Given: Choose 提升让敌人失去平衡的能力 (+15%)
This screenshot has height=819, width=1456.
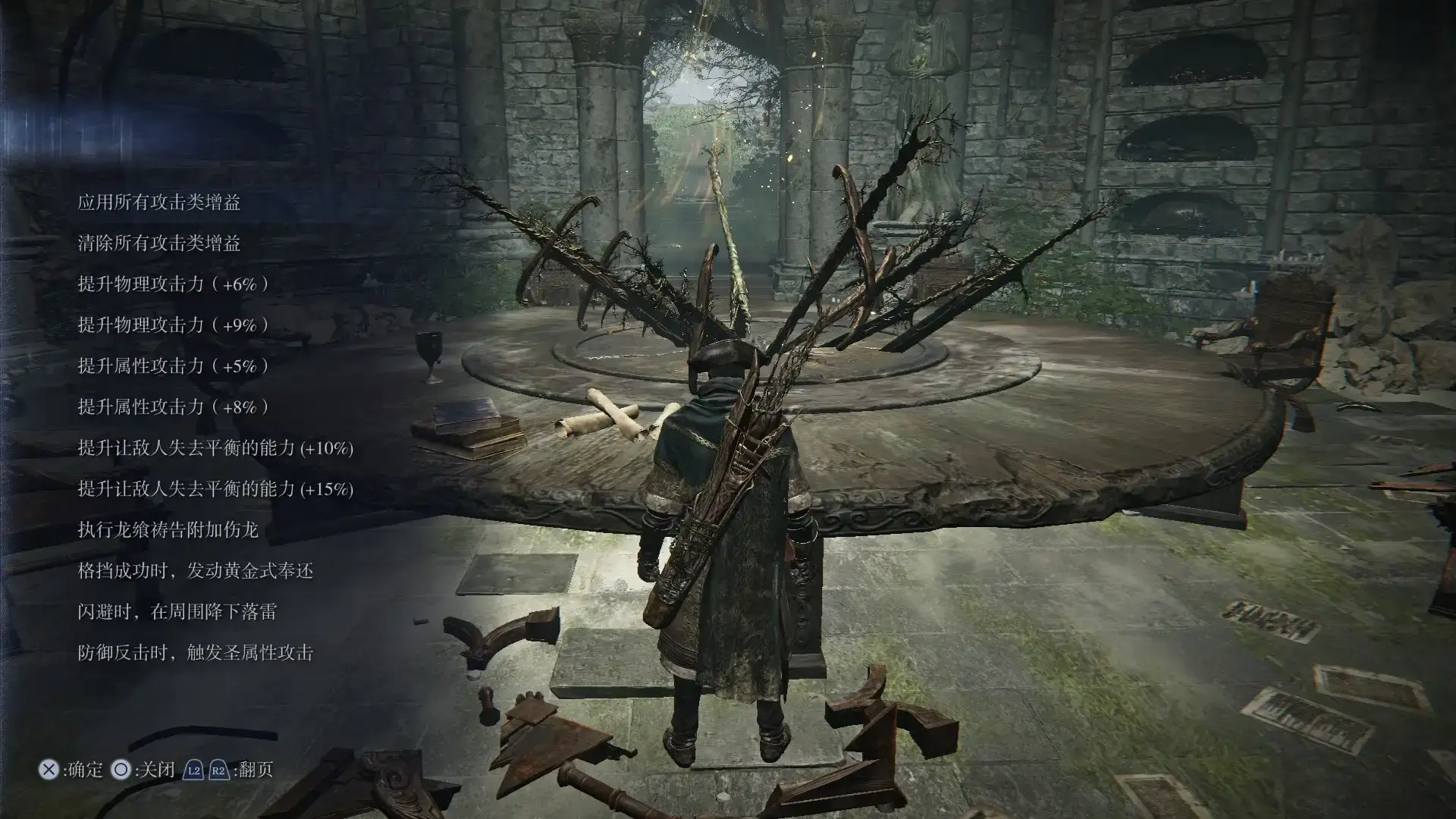Looking at the screenshot, I should coord(215,489).
